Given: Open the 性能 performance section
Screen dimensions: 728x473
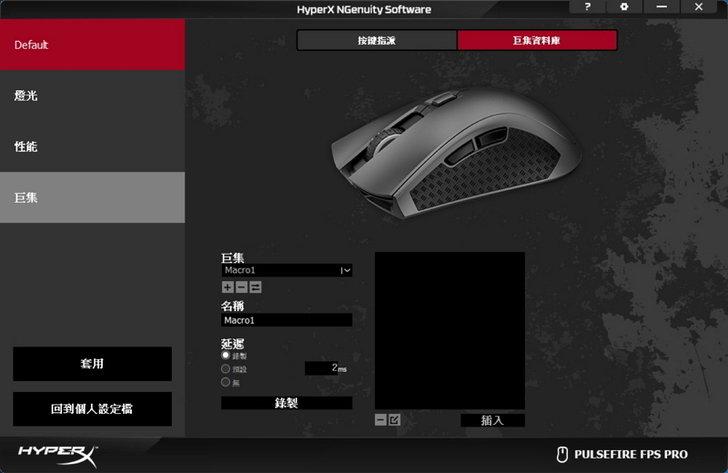Looking at the screenshot, I should coord(92,147).
